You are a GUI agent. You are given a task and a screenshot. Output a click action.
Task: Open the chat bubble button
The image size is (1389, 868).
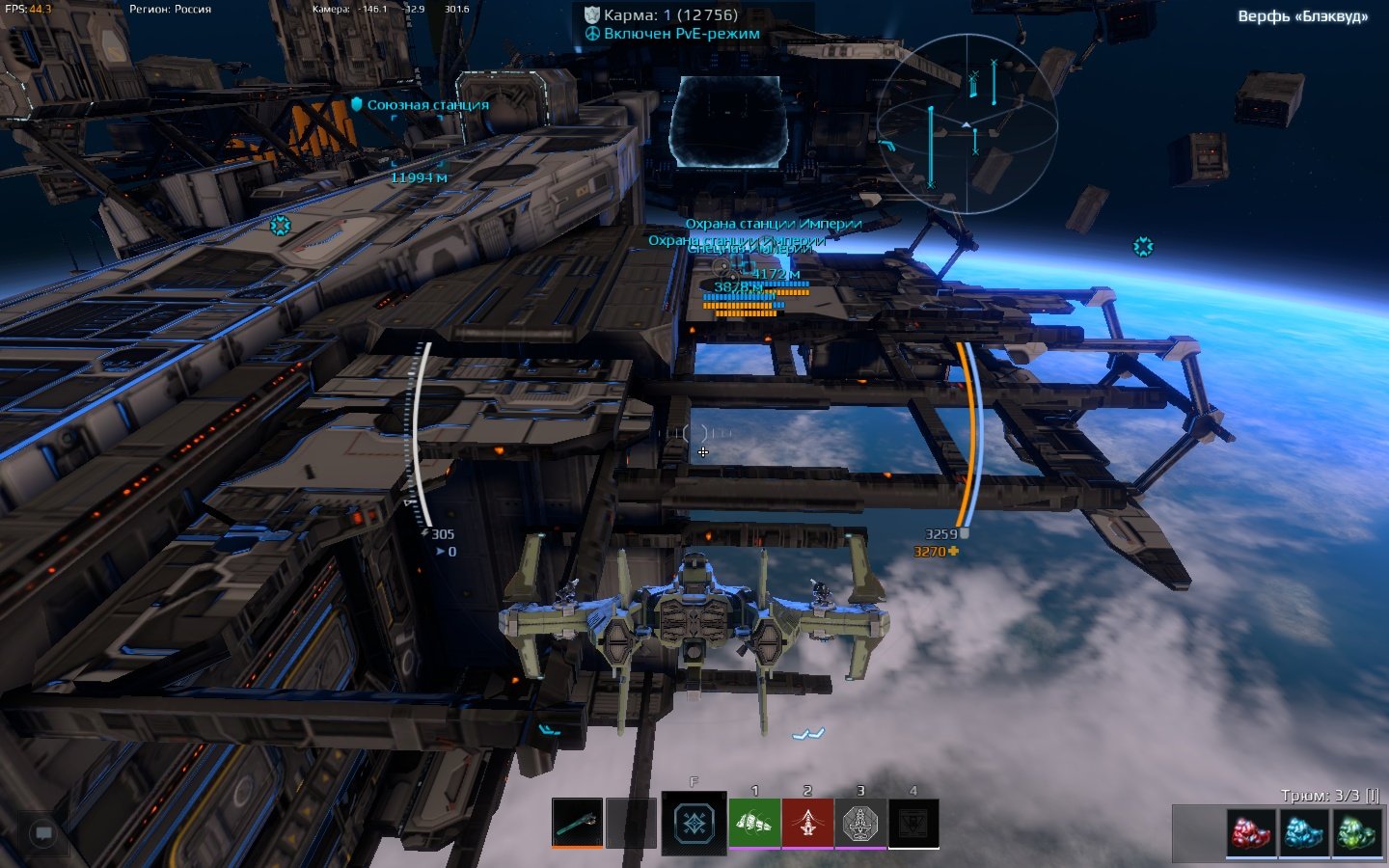(43, 832)
